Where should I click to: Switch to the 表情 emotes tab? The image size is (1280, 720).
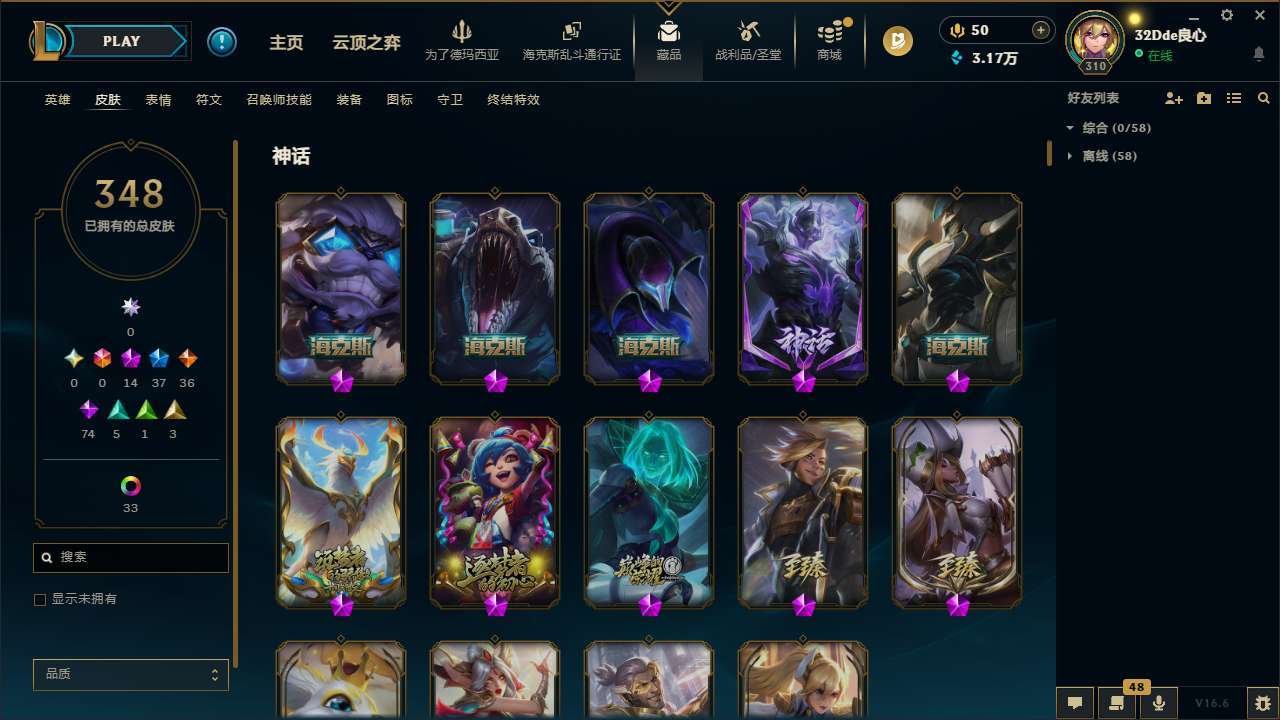click(x=157, y=99)
